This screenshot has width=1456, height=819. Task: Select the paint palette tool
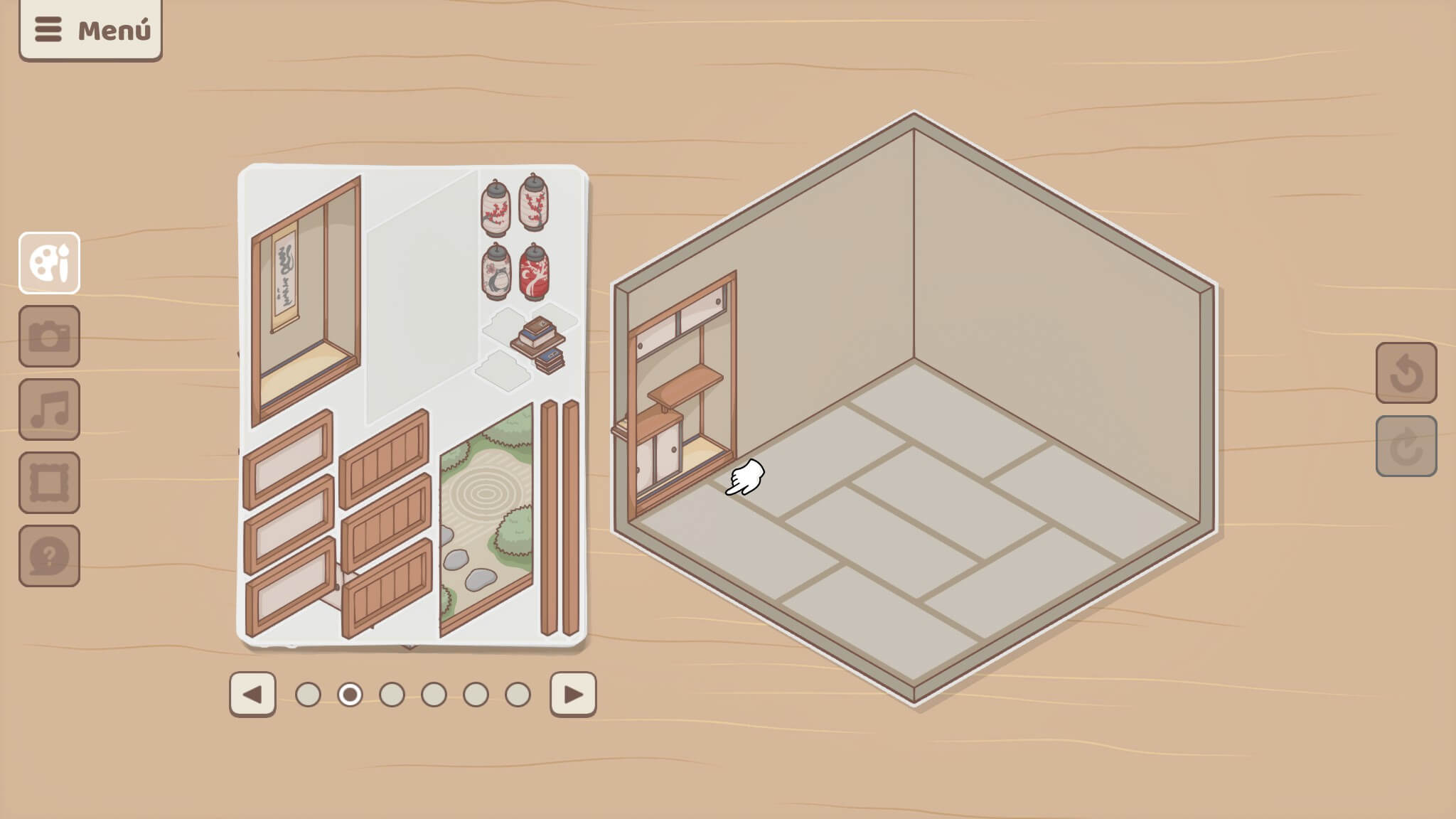[49, 263]
